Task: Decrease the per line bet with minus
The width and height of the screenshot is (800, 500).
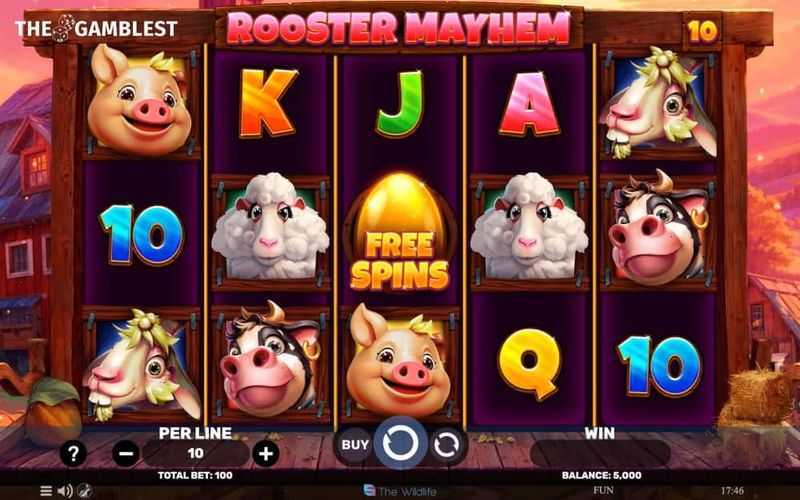Action: pyautogui.click(x=125, y=454)
